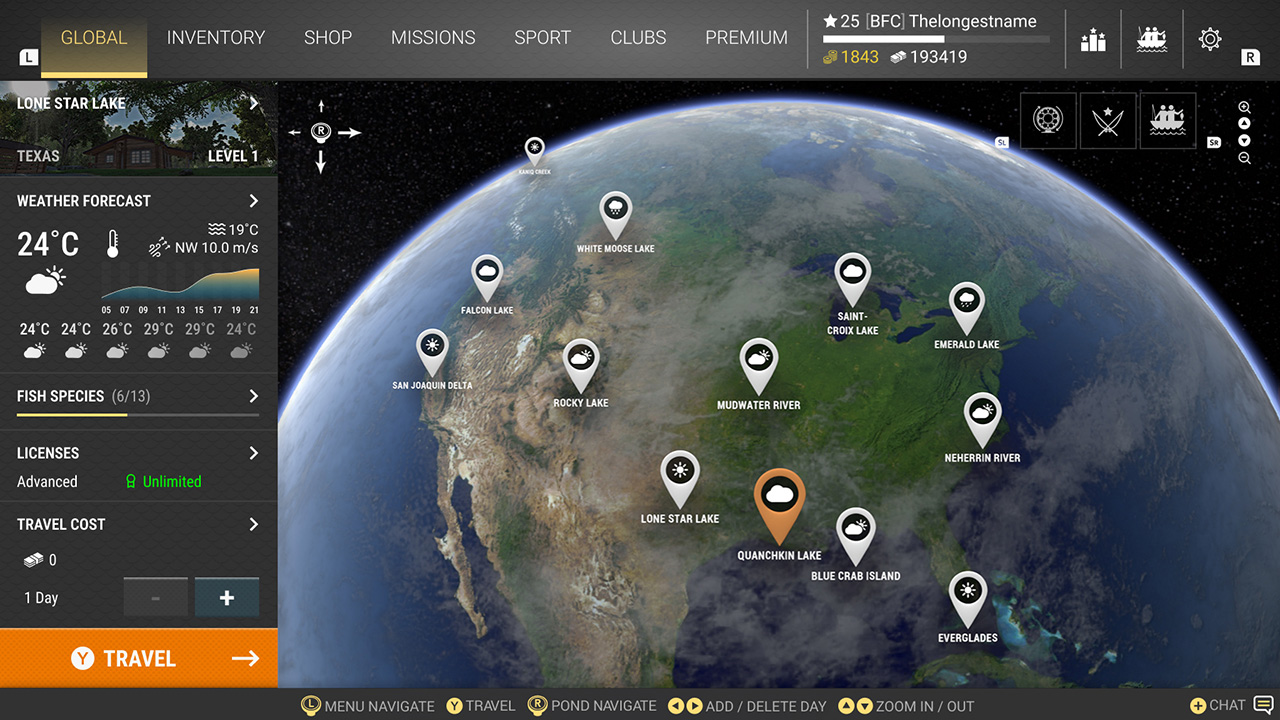Screen dimensions: 1280x720
Task: Choose the Everglades map marker
Action: coord(967,592)
